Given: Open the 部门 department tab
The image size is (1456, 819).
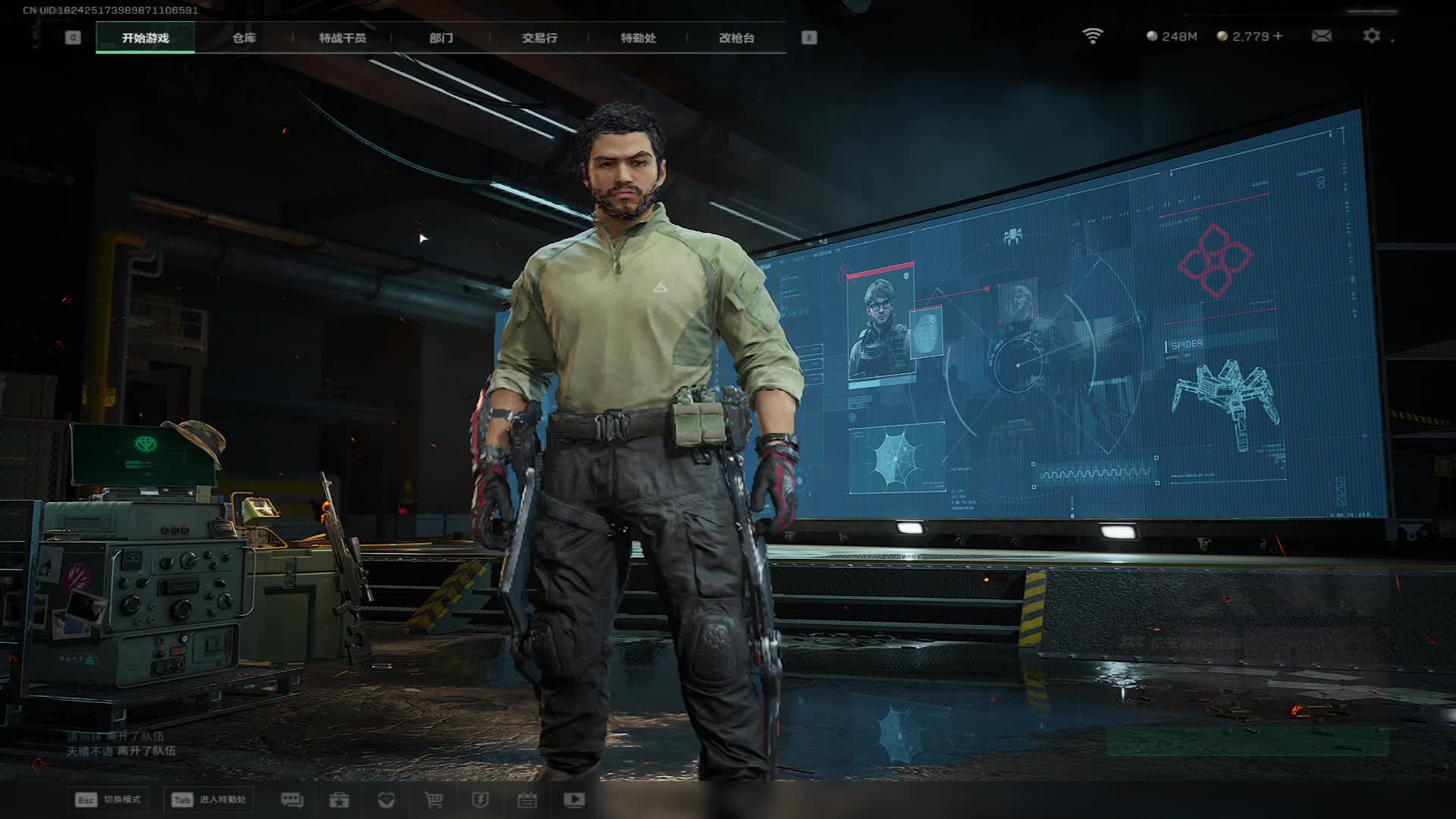Looking at the screenshot, I should (x=441, y=38).
